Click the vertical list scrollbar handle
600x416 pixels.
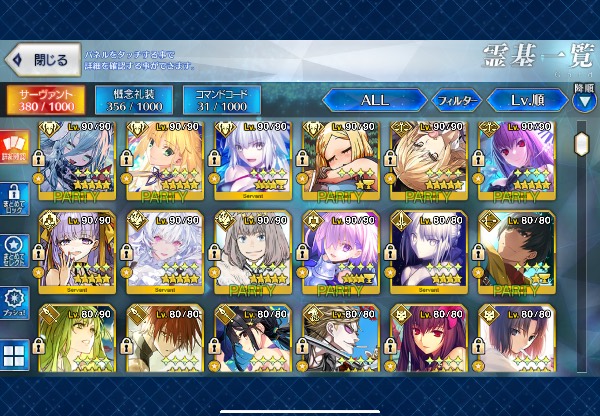click(583, 141)
